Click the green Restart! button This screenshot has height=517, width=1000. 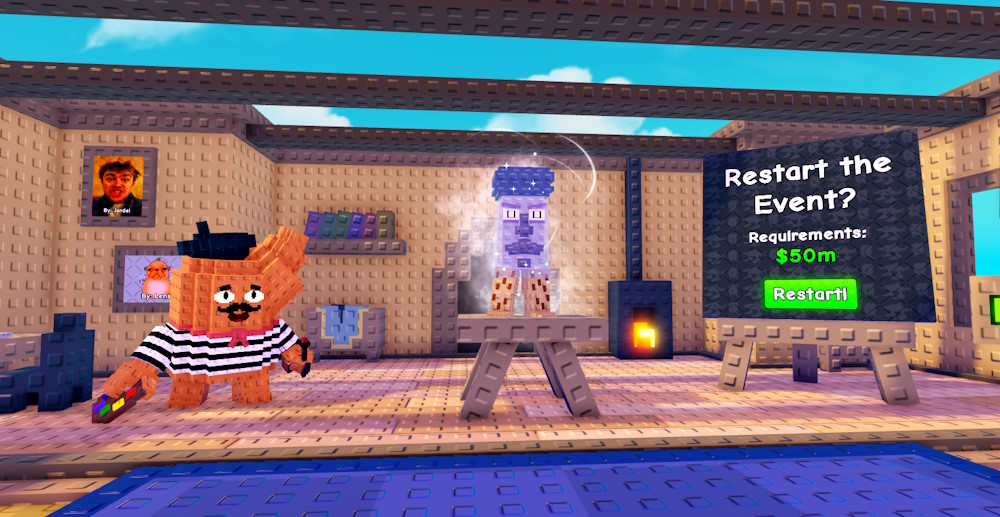[x=810, y=295]
